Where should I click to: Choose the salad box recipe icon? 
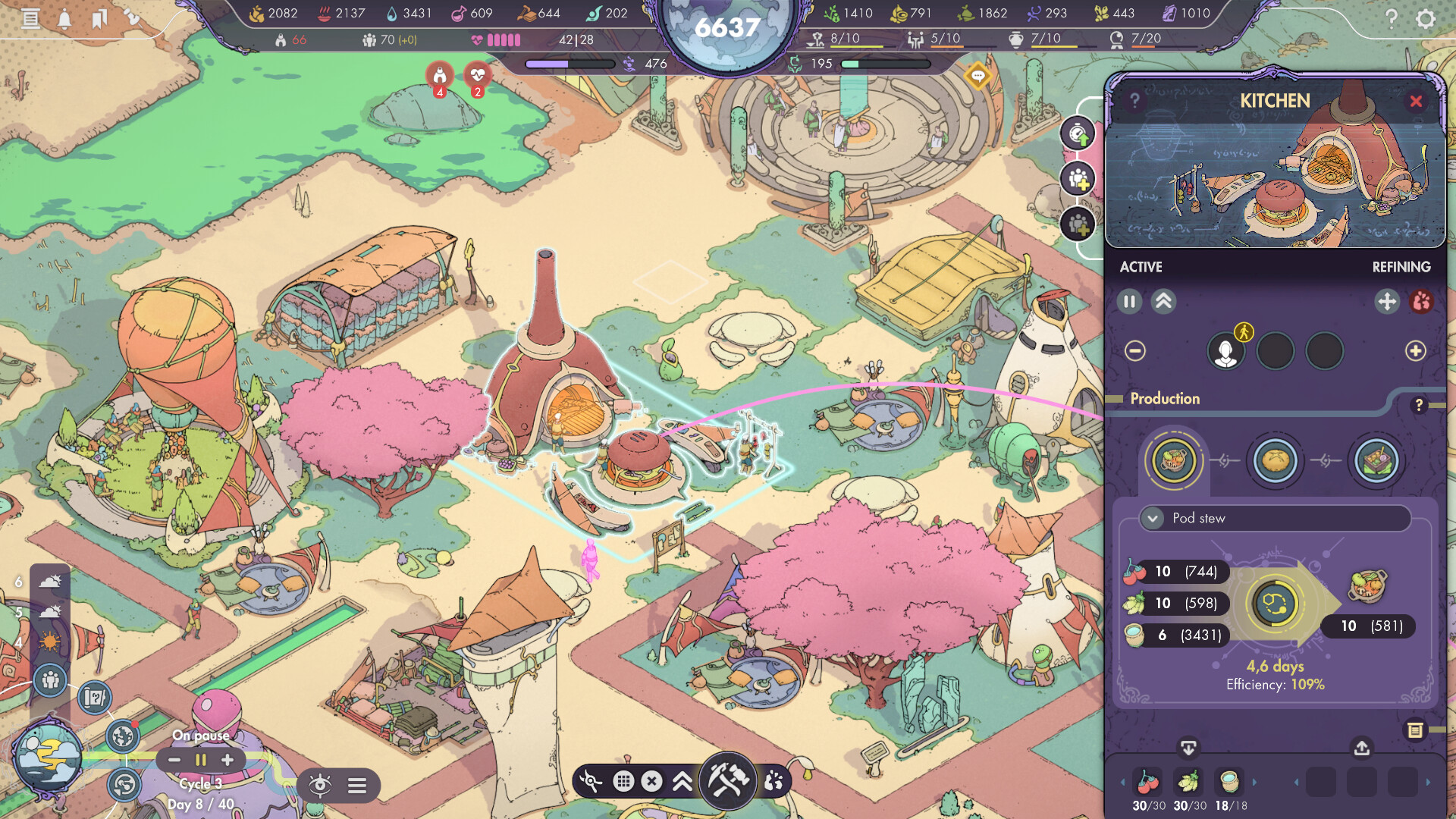coord(1376,460)
